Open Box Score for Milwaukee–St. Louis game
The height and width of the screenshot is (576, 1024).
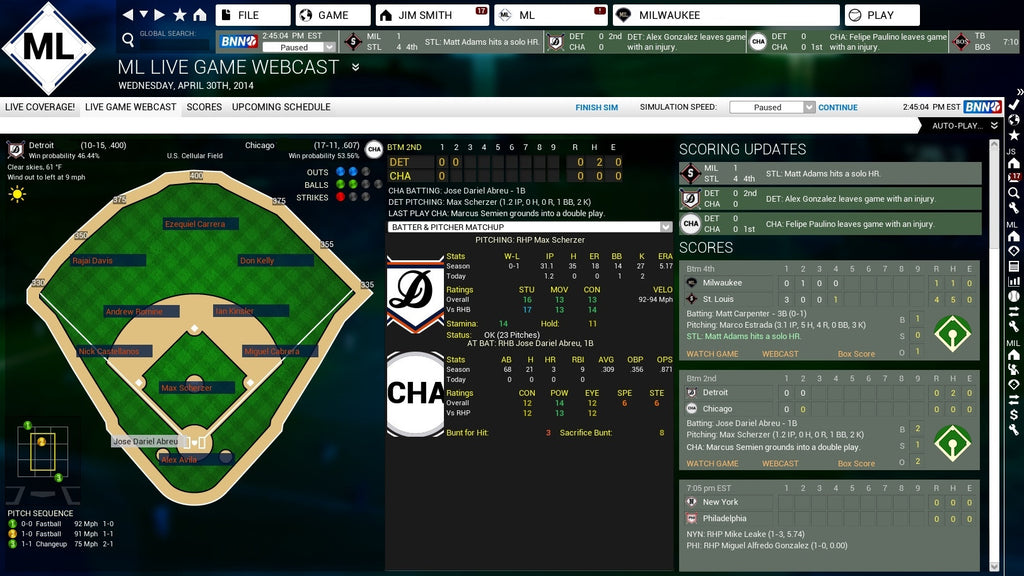coord(856,354)
